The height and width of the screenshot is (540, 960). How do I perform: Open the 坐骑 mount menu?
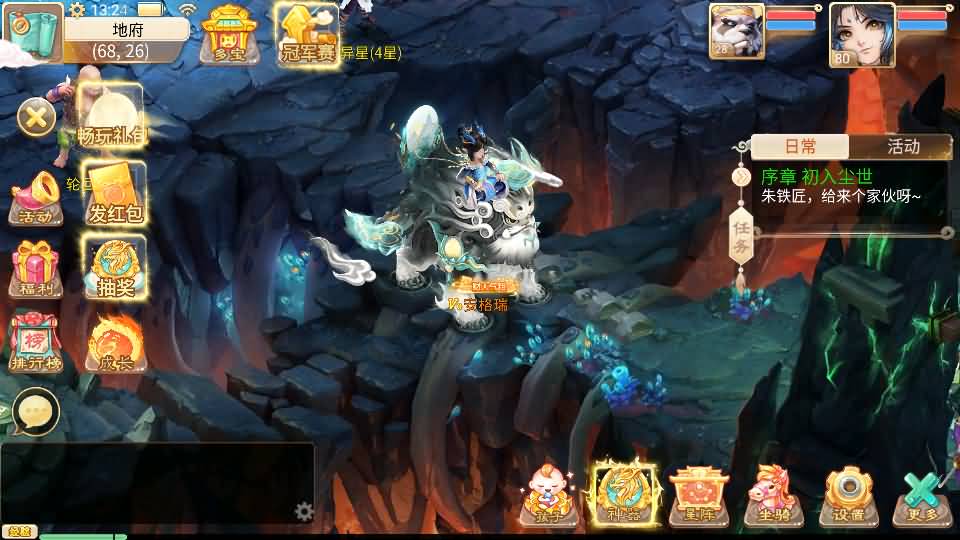pyautogui.click(x=774, y=495)
